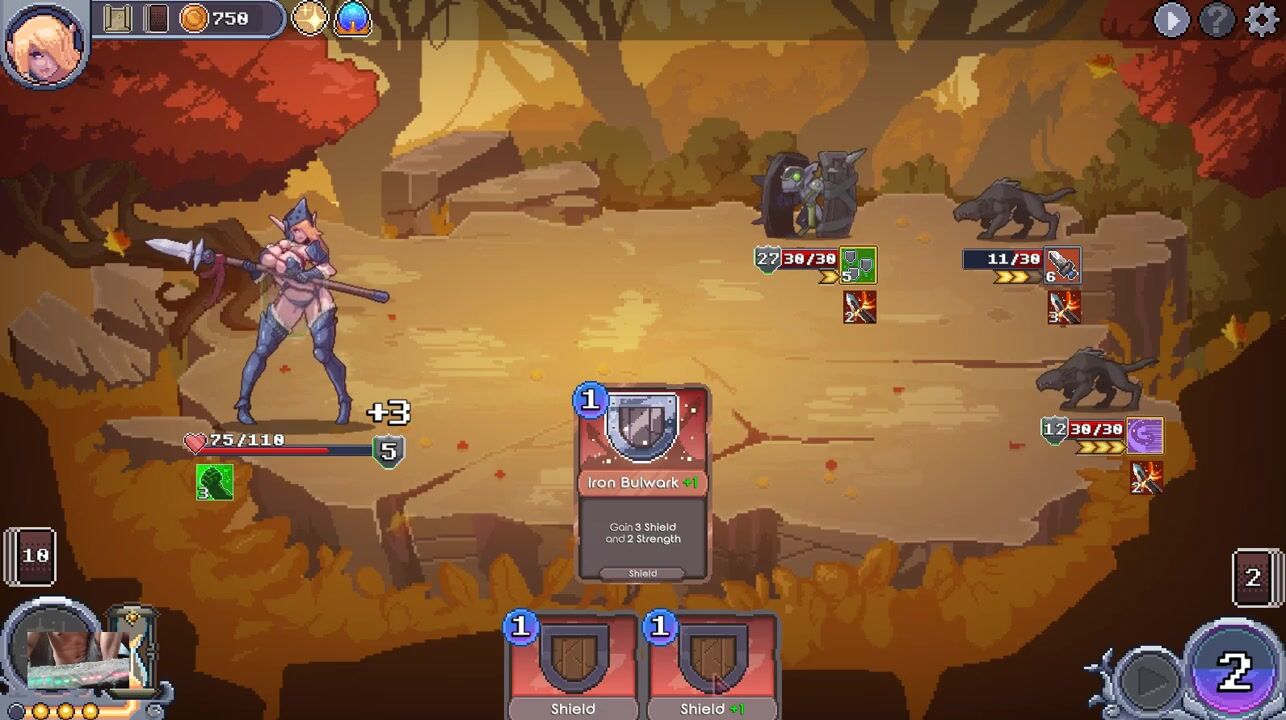The height and width of the screenshot is (720, 1286).
Task: Inspect the purple swirl enemy intent icon
Action: tap(1145, 436)
